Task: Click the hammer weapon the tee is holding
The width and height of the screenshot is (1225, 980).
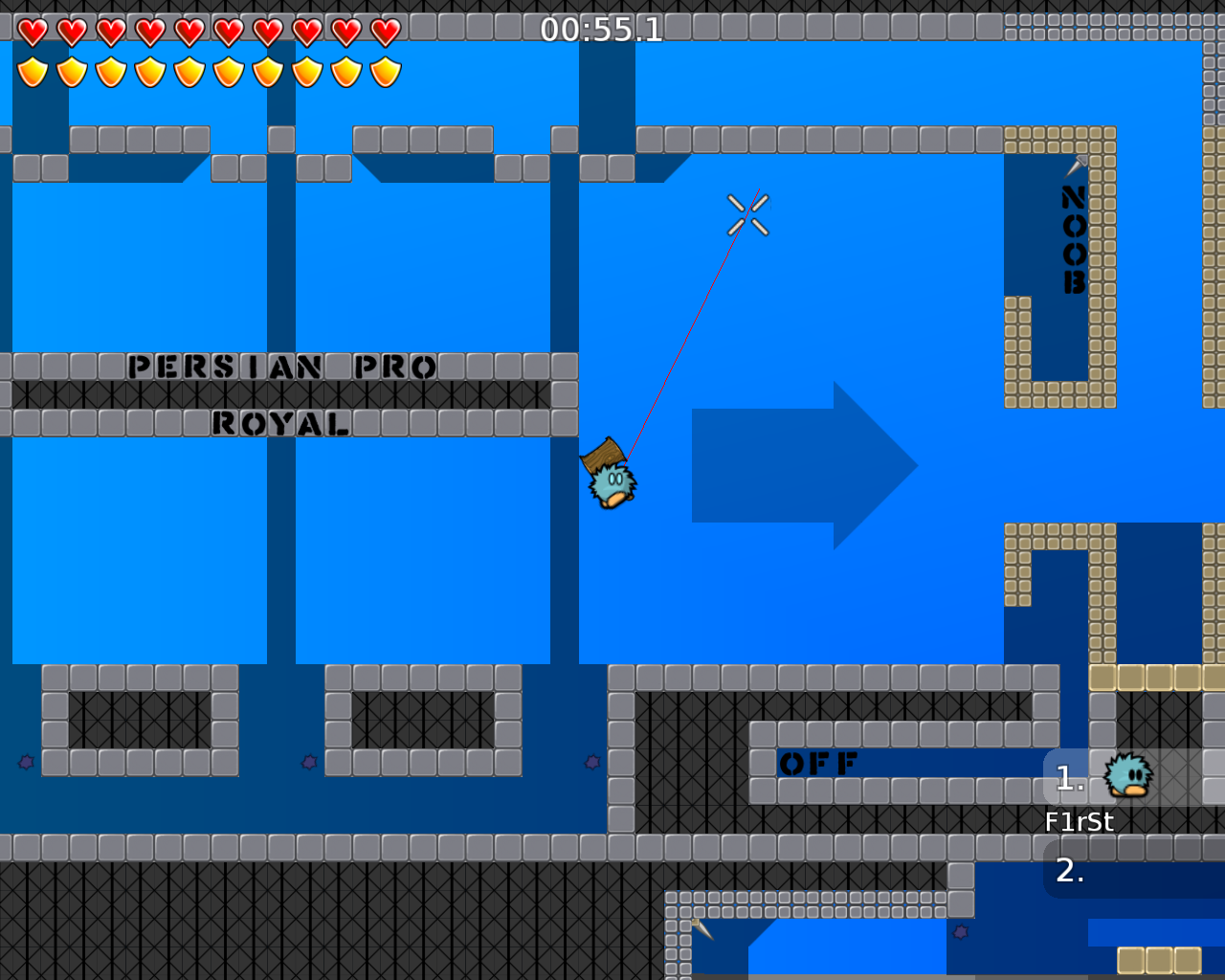Action: pyautogui.click(x=603, y=457)
